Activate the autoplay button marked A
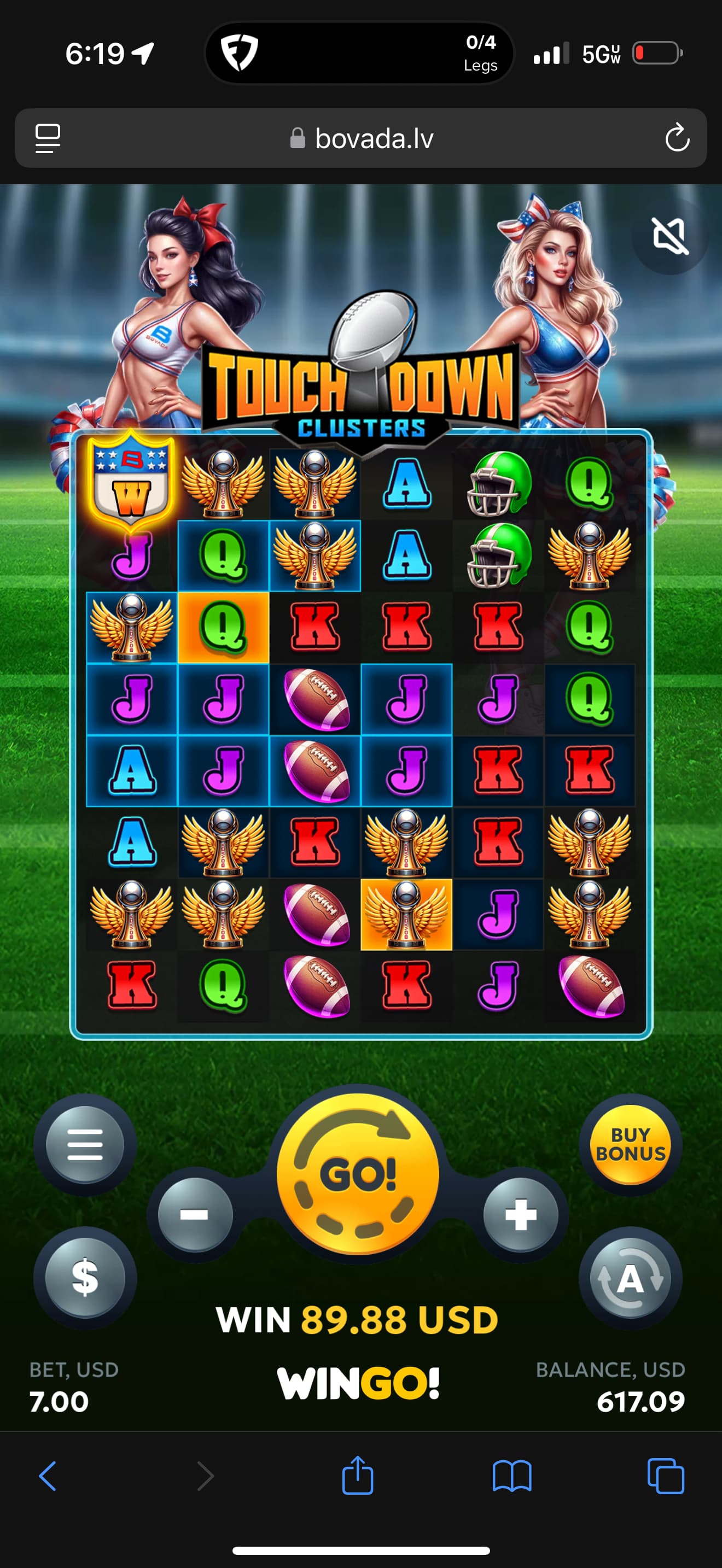Screen dimensions: 722x1568 coord(630,1278)
